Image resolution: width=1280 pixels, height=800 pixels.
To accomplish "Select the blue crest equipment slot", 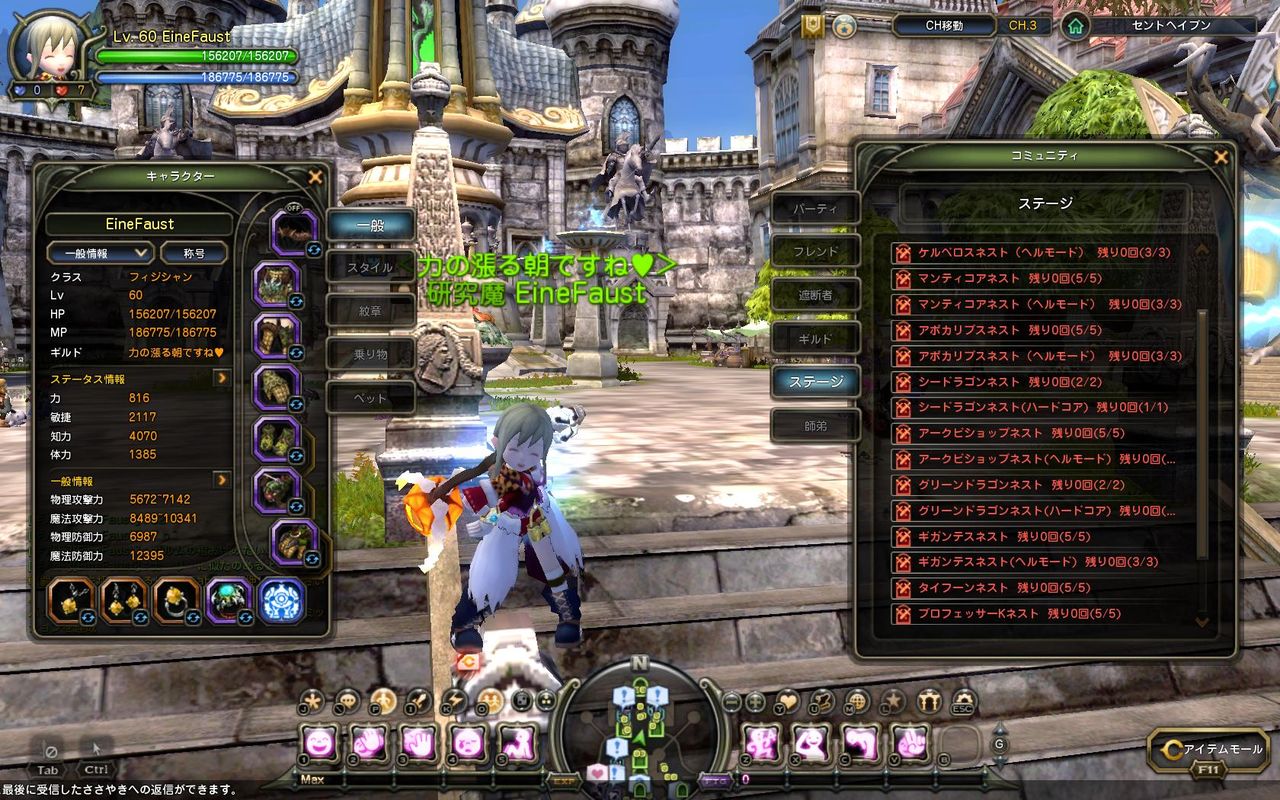I will coord(282,601).
